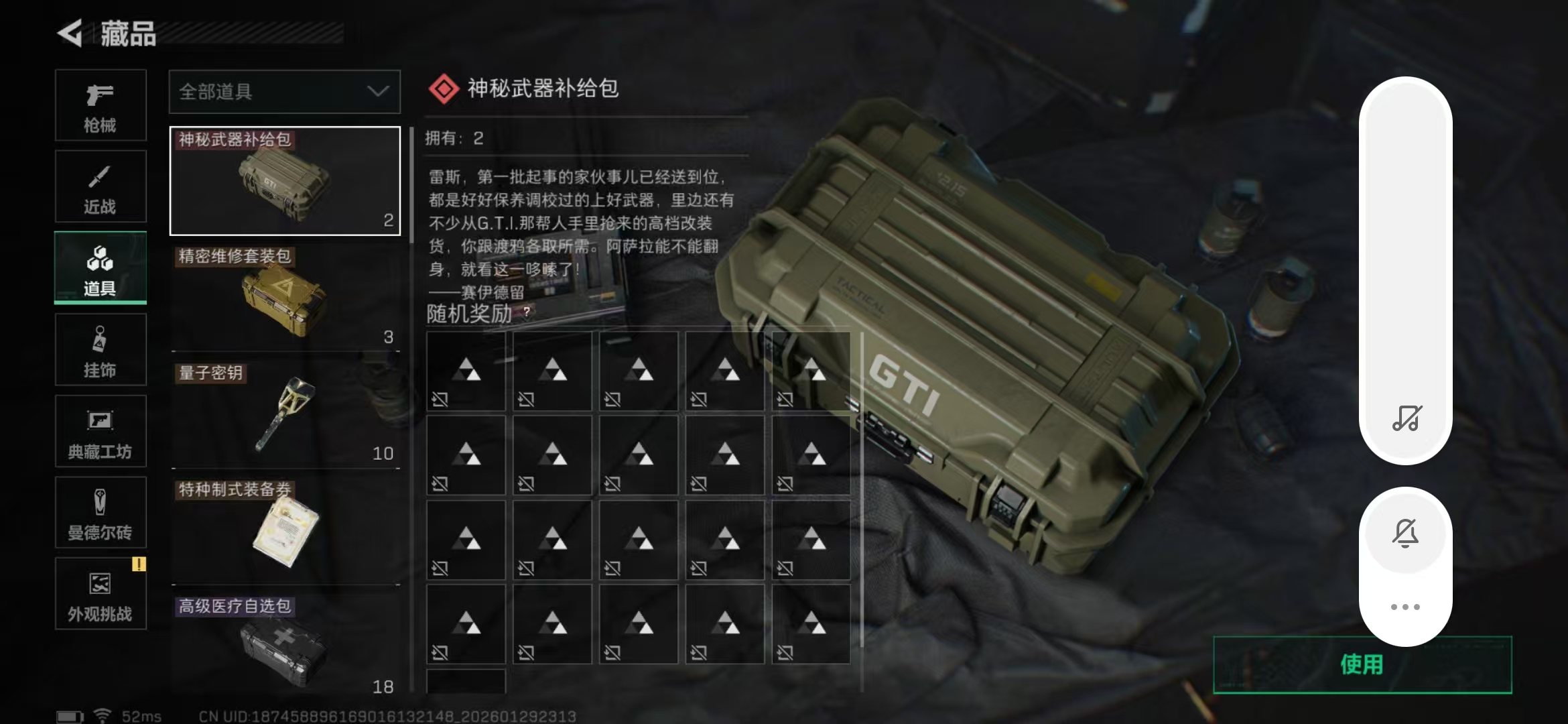Open the 挂饰 charms category
Image resolution: width=1568 pixels, height=724 pixels.
pos(101,349)
